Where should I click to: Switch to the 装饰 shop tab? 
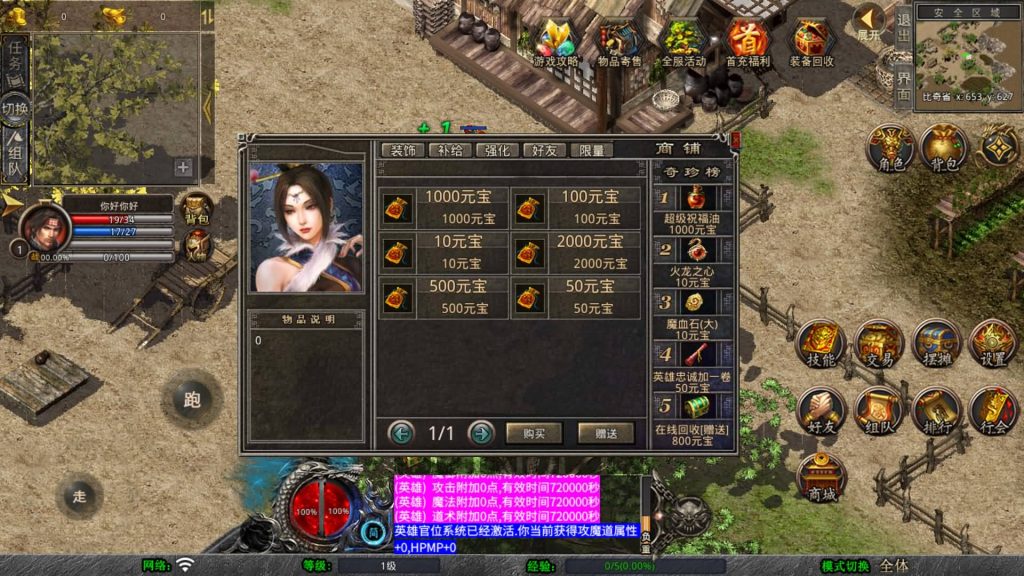(x=403, y=150)
